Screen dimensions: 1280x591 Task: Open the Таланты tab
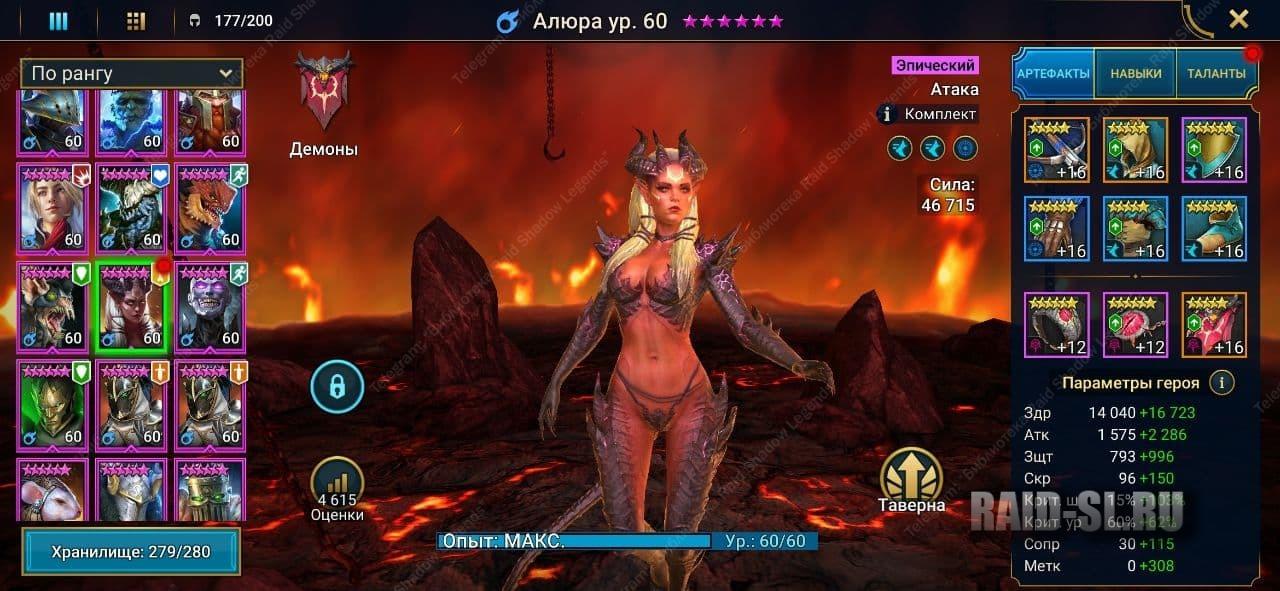(1216, 73)
